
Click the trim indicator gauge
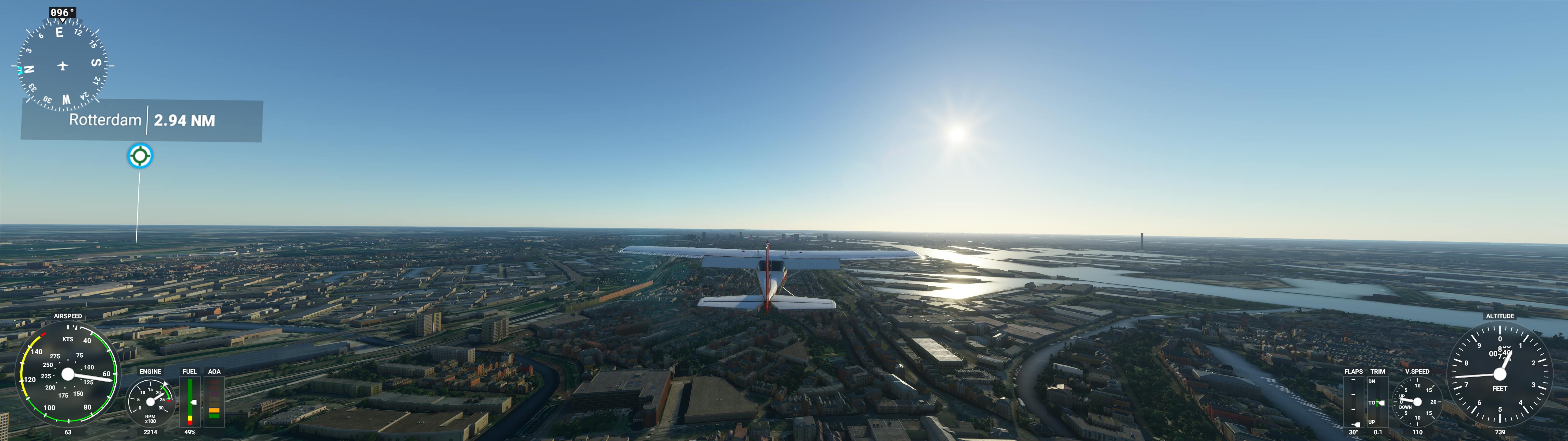click(x=1377, y=403)
